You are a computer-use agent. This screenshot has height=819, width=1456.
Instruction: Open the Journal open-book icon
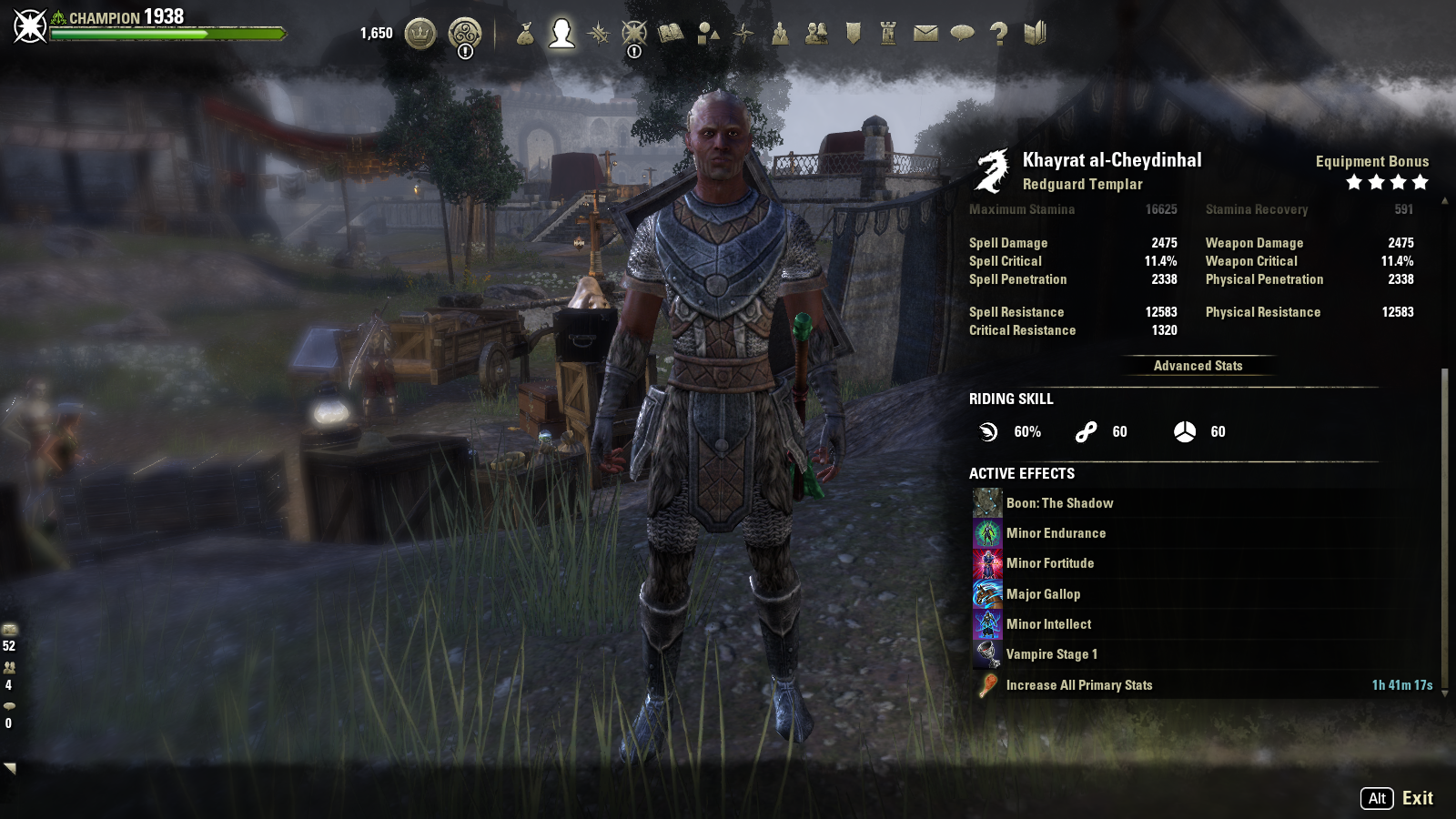pyautogui.click(x=671, y=34)
